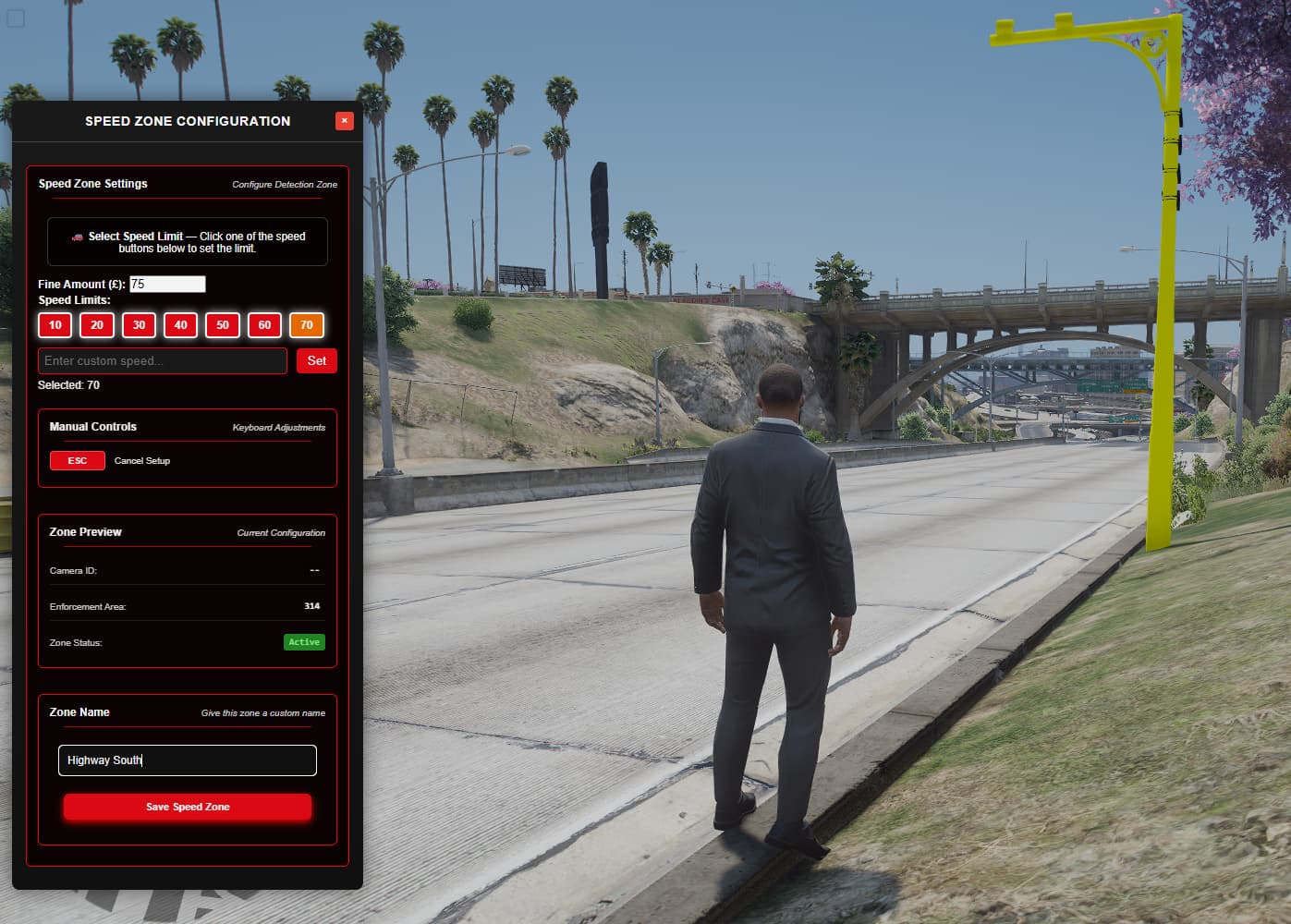Select the 20 mph speed limit
The height and width of the screenshot is (924, 1291).
tap(96, 325)
